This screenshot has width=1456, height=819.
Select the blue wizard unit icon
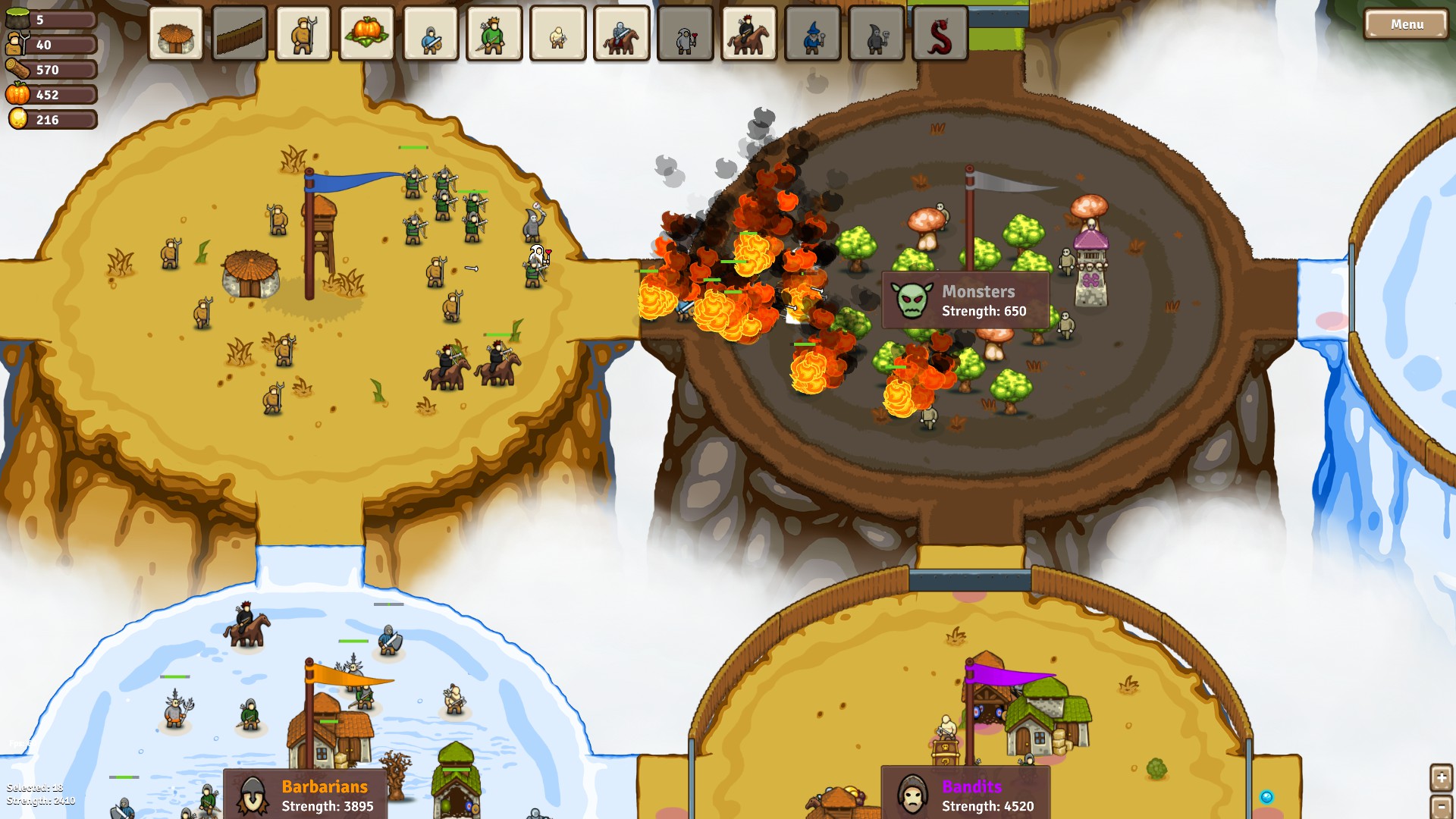click(811, 34)
